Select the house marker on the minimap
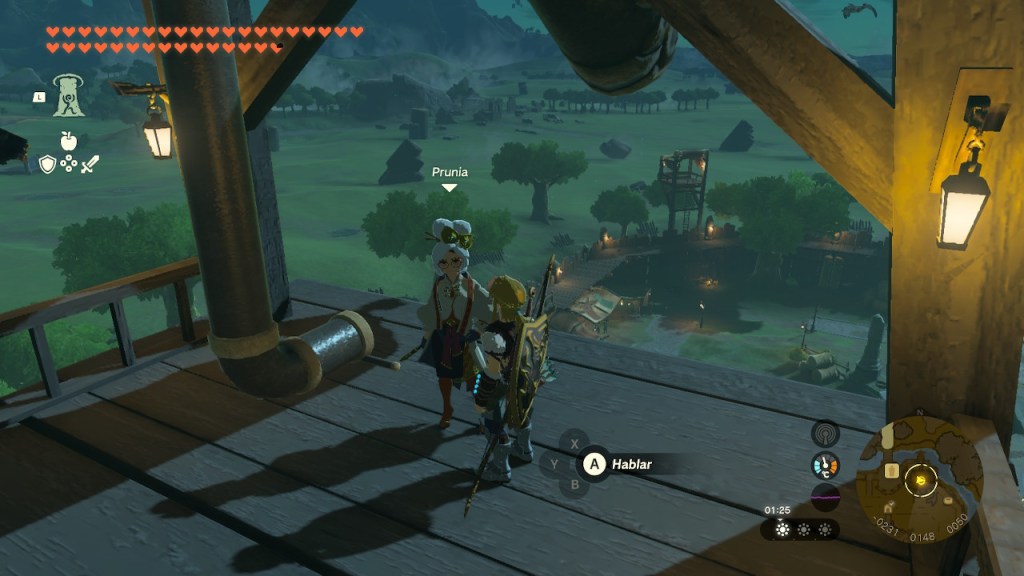The height and width of the screenshot is (576, 1024). coord(889,507)
